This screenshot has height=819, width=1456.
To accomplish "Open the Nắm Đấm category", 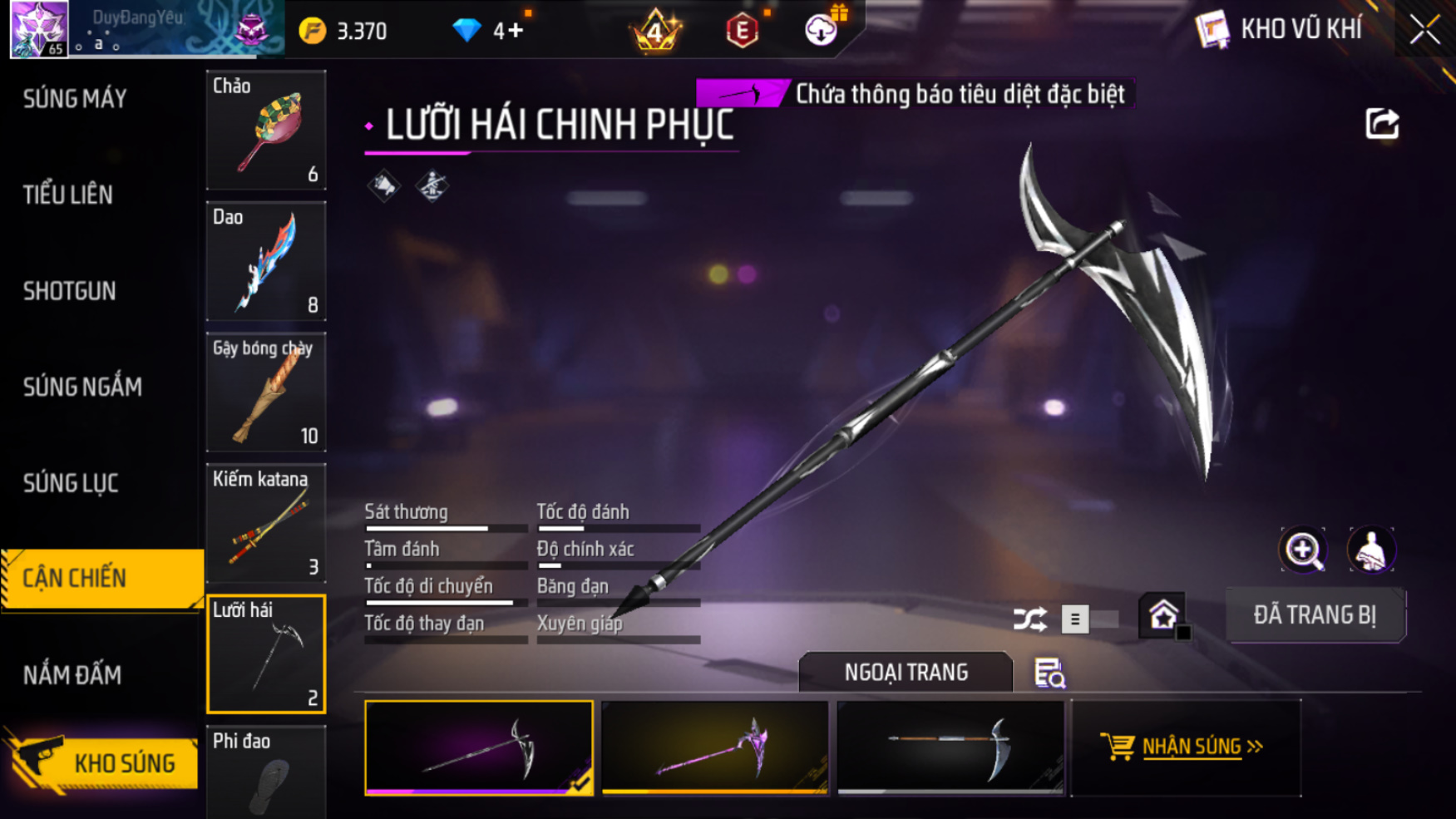I will click(72, 675).
